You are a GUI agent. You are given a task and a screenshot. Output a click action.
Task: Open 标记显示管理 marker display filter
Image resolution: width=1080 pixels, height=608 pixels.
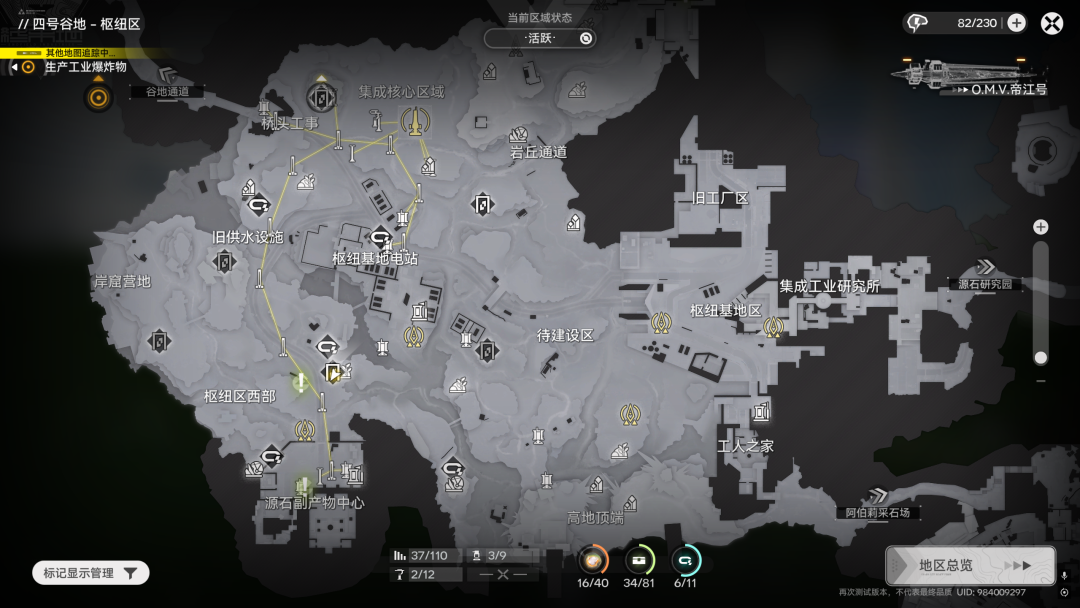[90, 573]
